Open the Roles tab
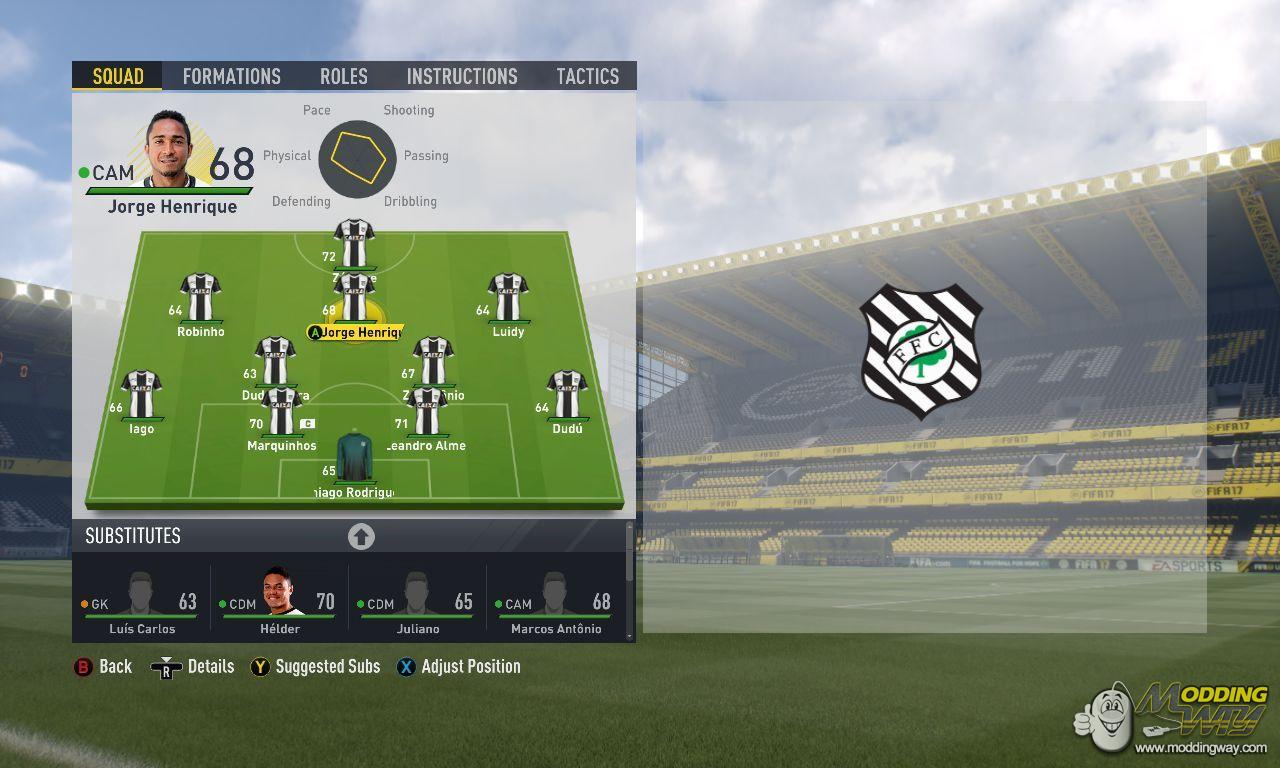 pos(344,76)
